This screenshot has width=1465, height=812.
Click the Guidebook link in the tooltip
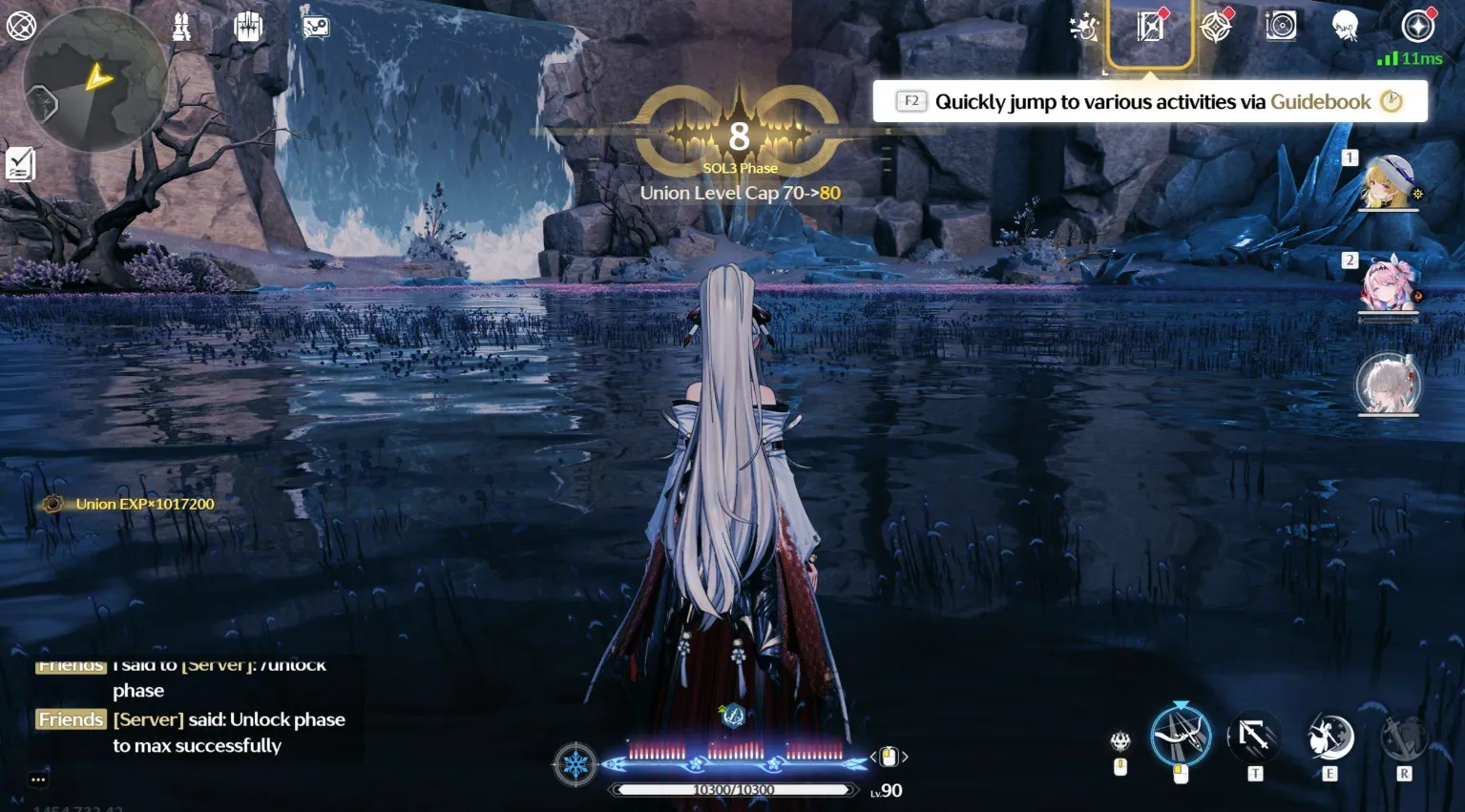pos(1322,101)
